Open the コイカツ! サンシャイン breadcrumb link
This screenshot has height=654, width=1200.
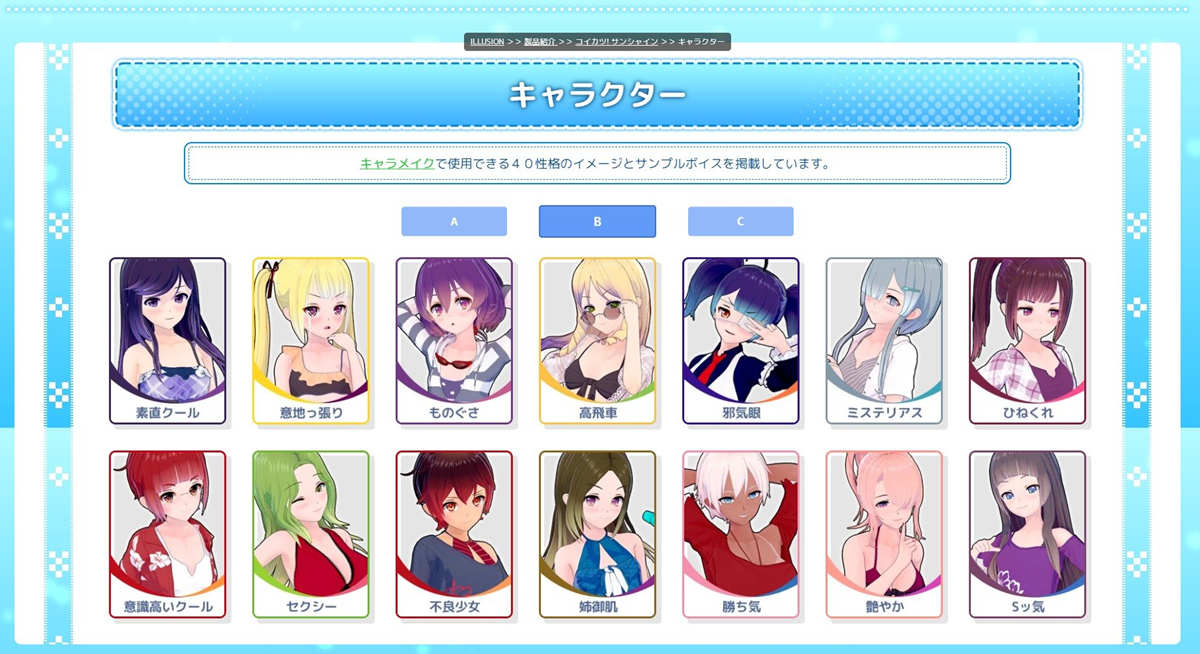click(x=616, y=42)
